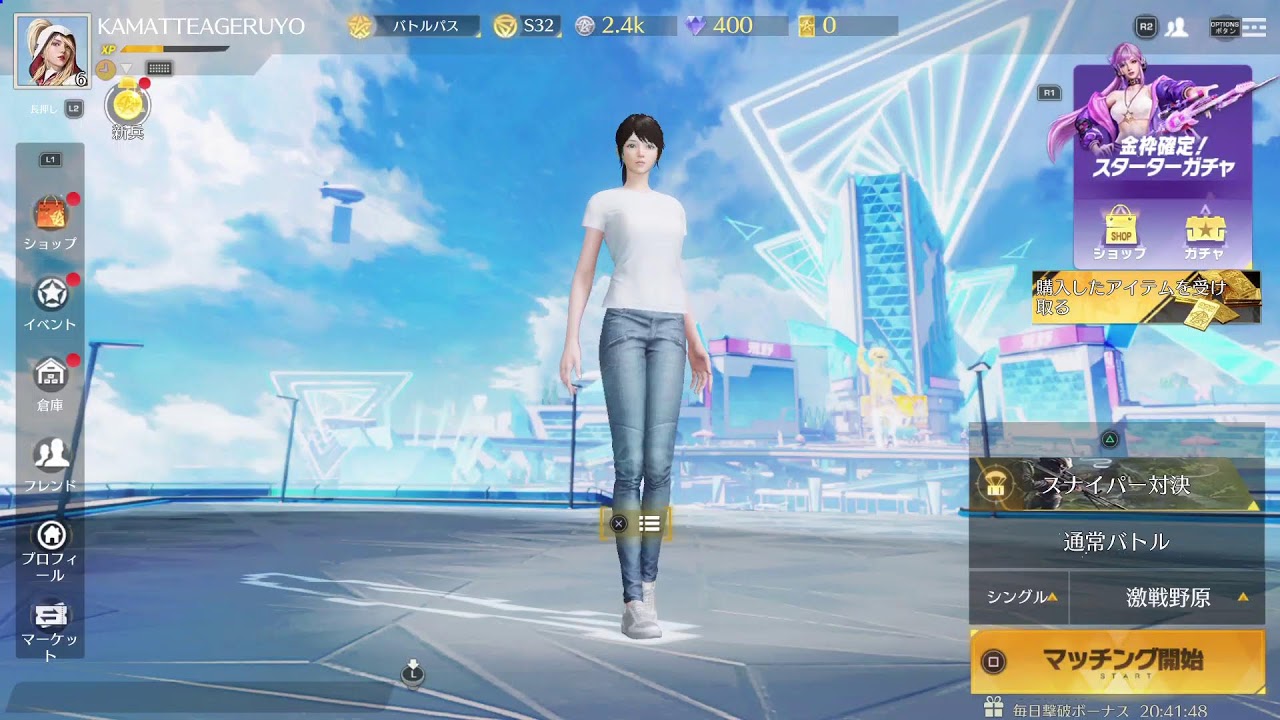View the player avatar profile portrait
This screenshot has width=1280, height=720.
52,50
